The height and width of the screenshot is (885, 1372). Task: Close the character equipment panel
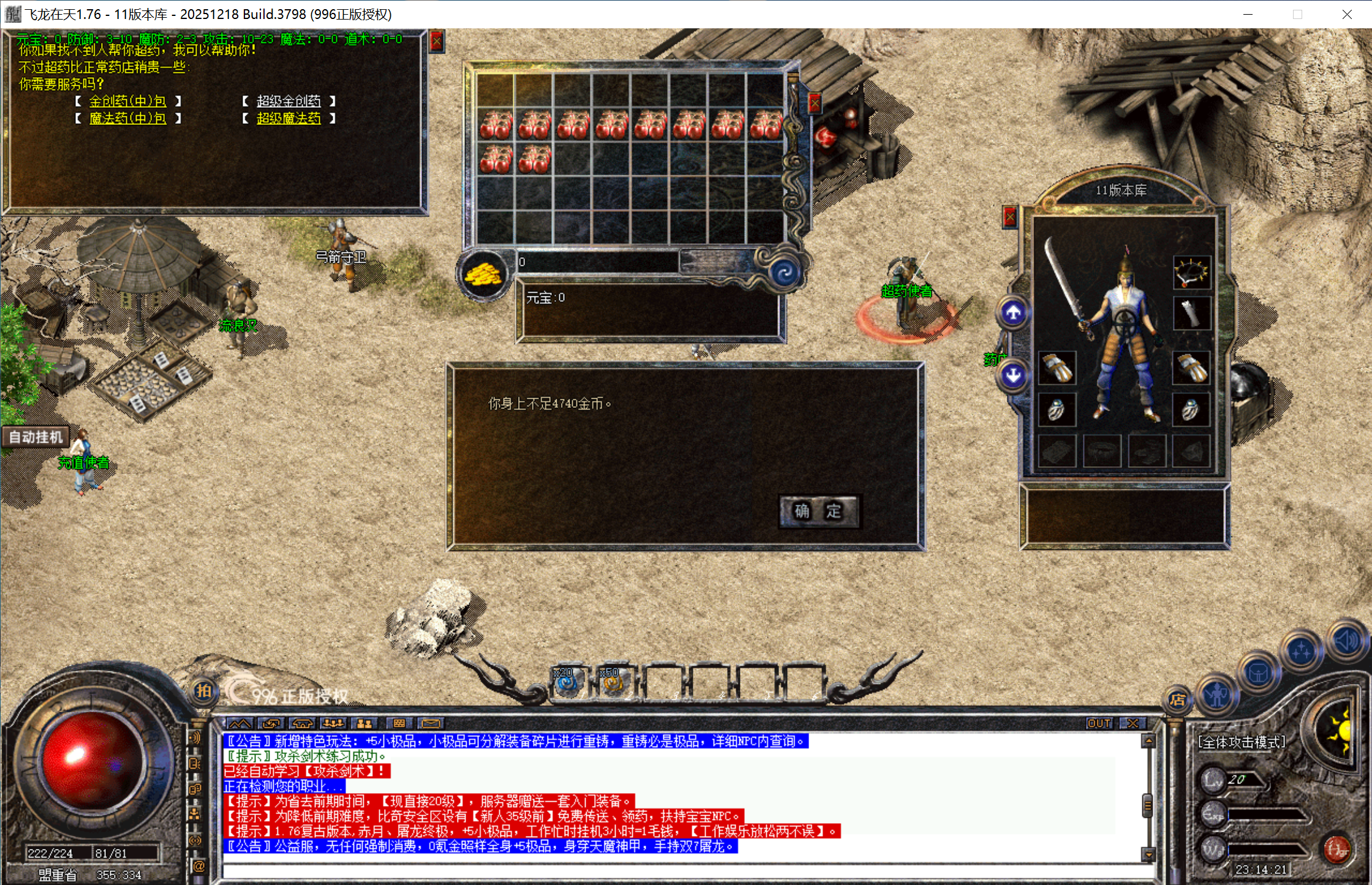coord(1010,216)
